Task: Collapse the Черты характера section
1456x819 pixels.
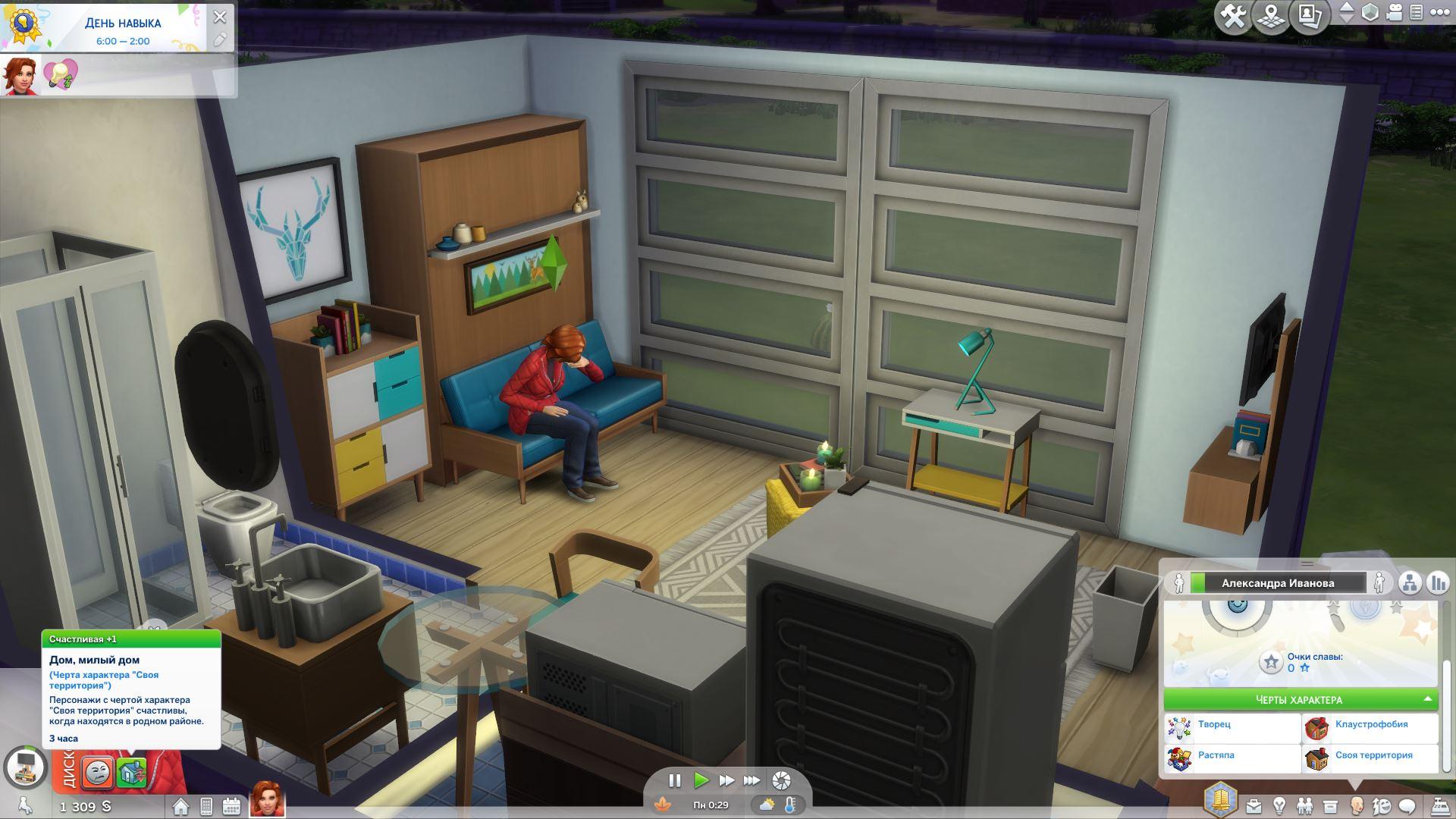Action: tap(1428, 699)
